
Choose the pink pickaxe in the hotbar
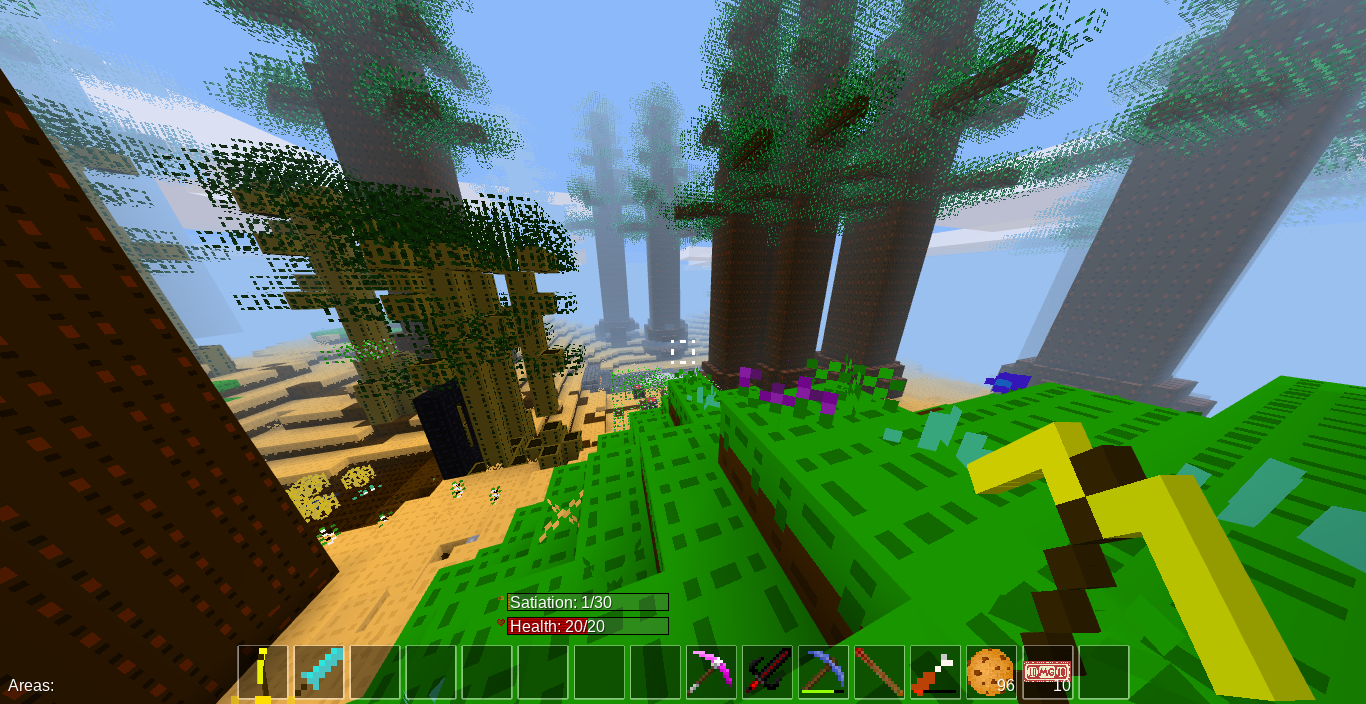(711, 672)
